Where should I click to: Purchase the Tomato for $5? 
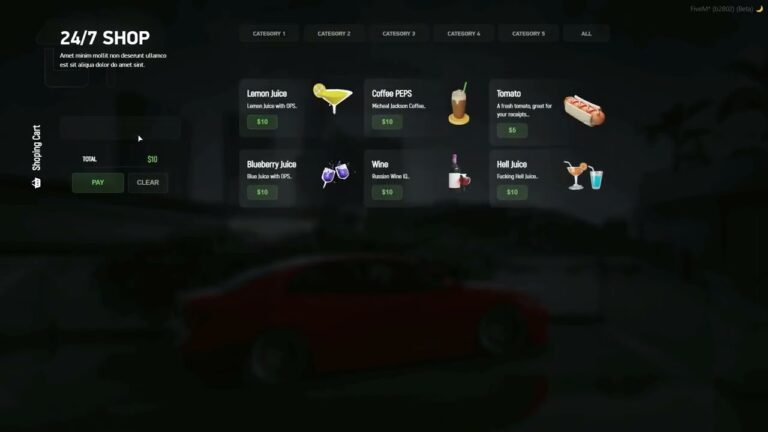click(512, 130)
